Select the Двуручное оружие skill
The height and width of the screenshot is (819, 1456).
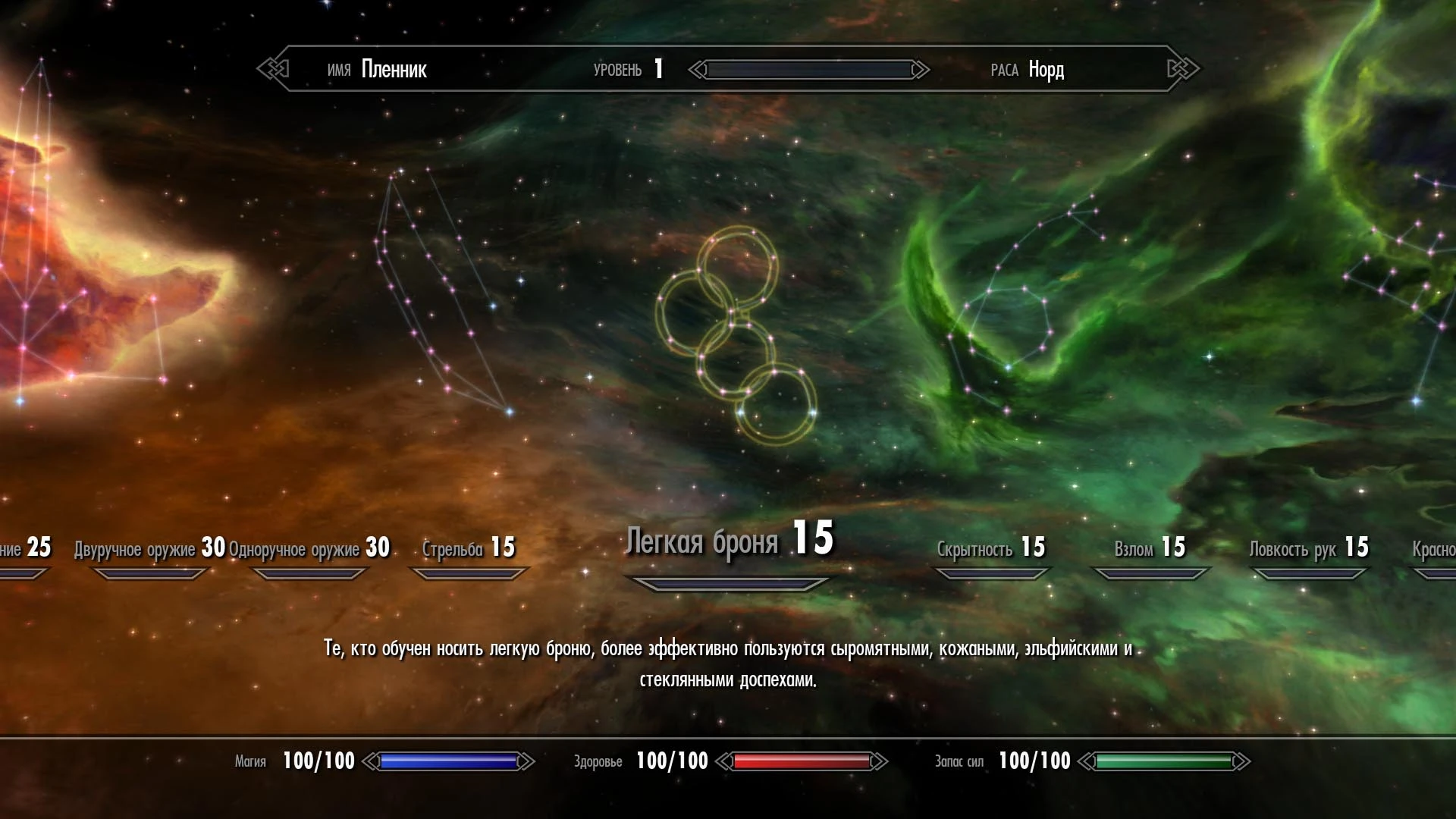coord(149,548)
